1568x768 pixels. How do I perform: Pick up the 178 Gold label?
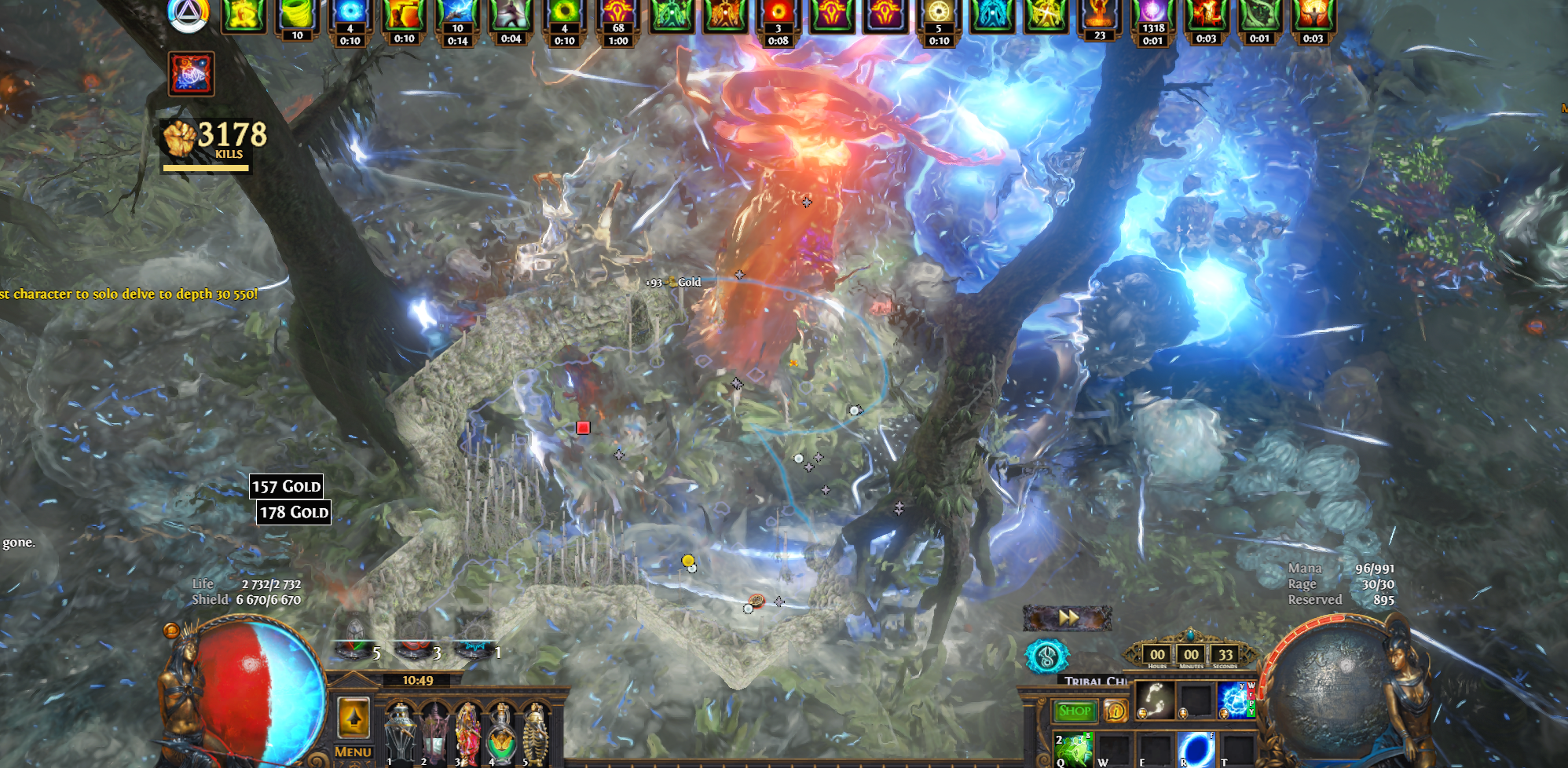pos(294,512)
